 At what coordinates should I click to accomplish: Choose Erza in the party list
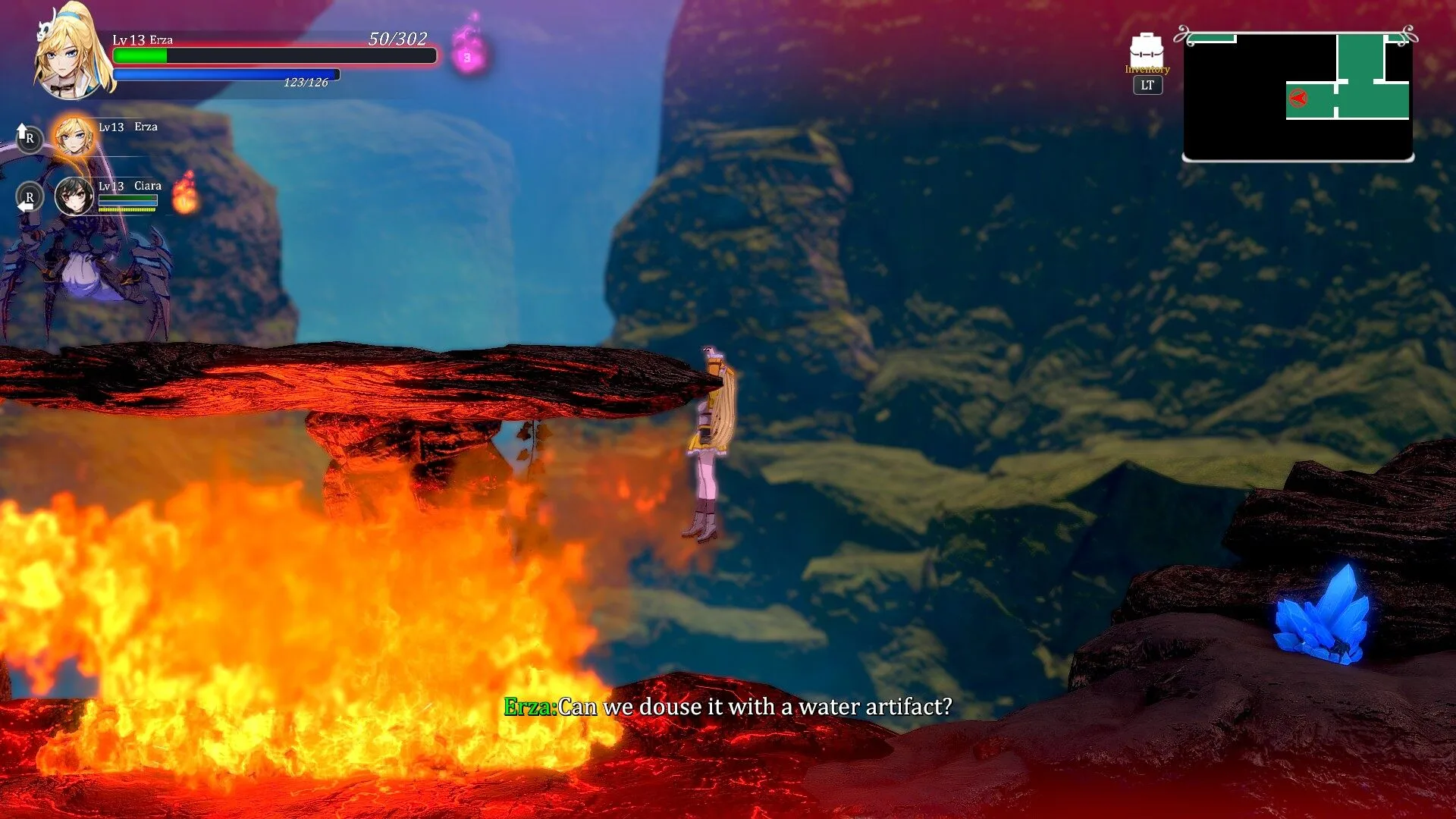(74, 136)
